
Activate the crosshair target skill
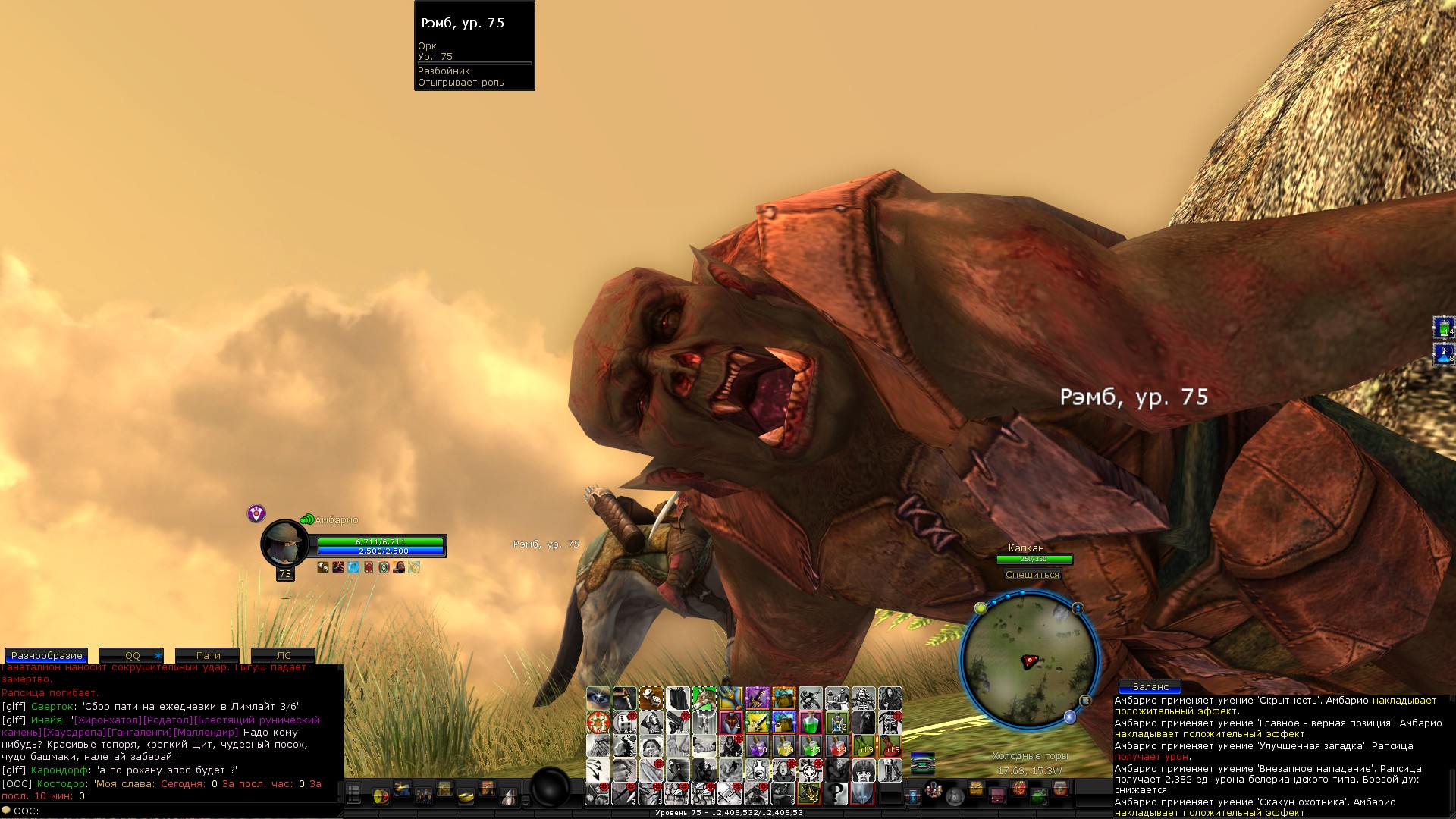(x=810, y=770)
